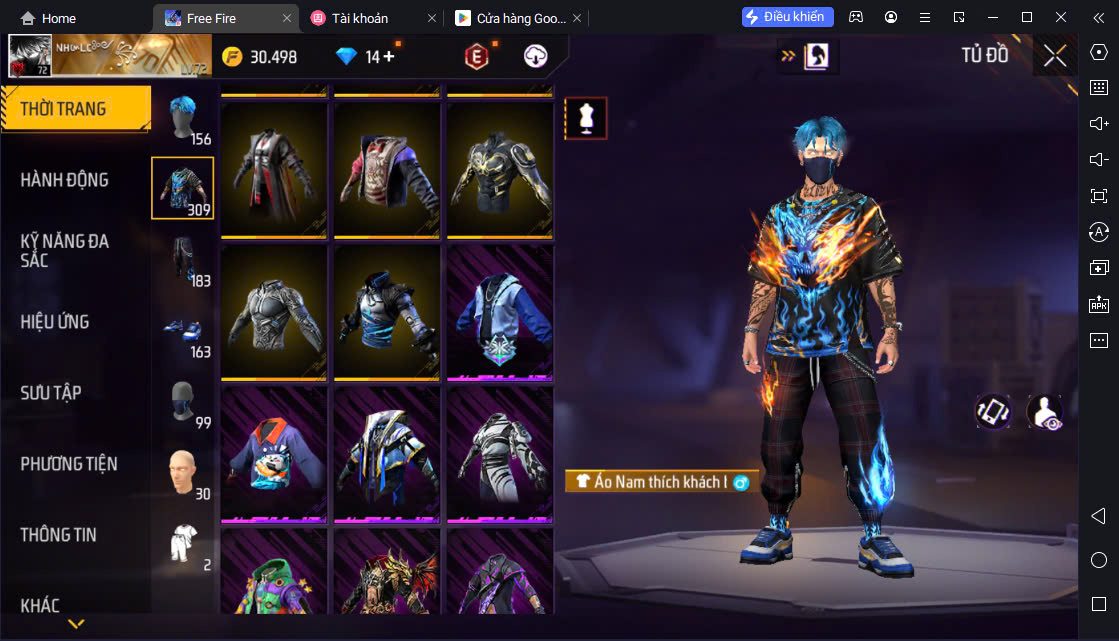Switch to the Hiệu Ứng category
1119x641 pixels.
click(55, 322)
